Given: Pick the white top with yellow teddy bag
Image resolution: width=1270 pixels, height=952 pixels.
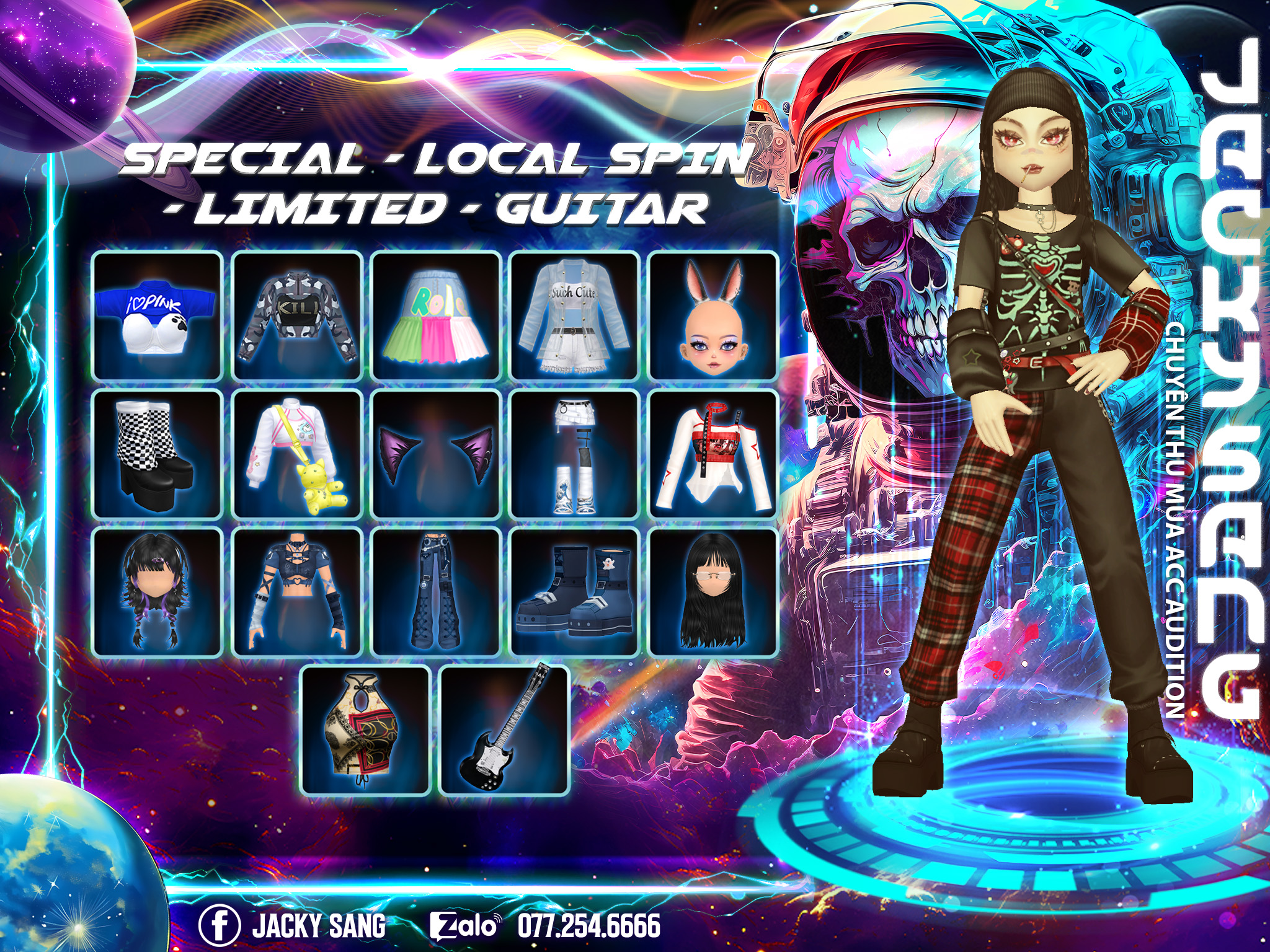Looking at the screenshot, I should [297, 454].
